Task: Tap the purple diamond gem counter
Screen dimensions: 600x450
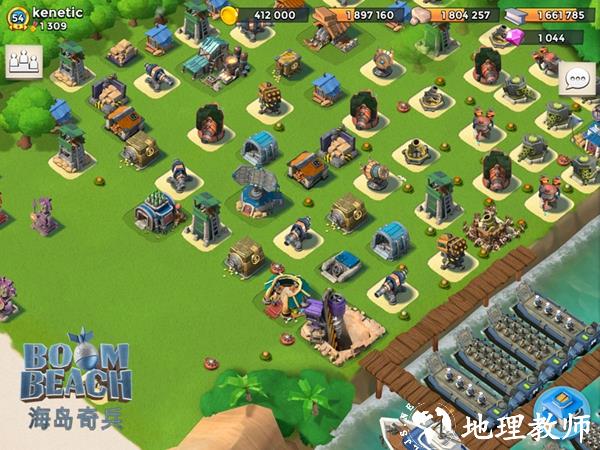Action: point(546,37)
